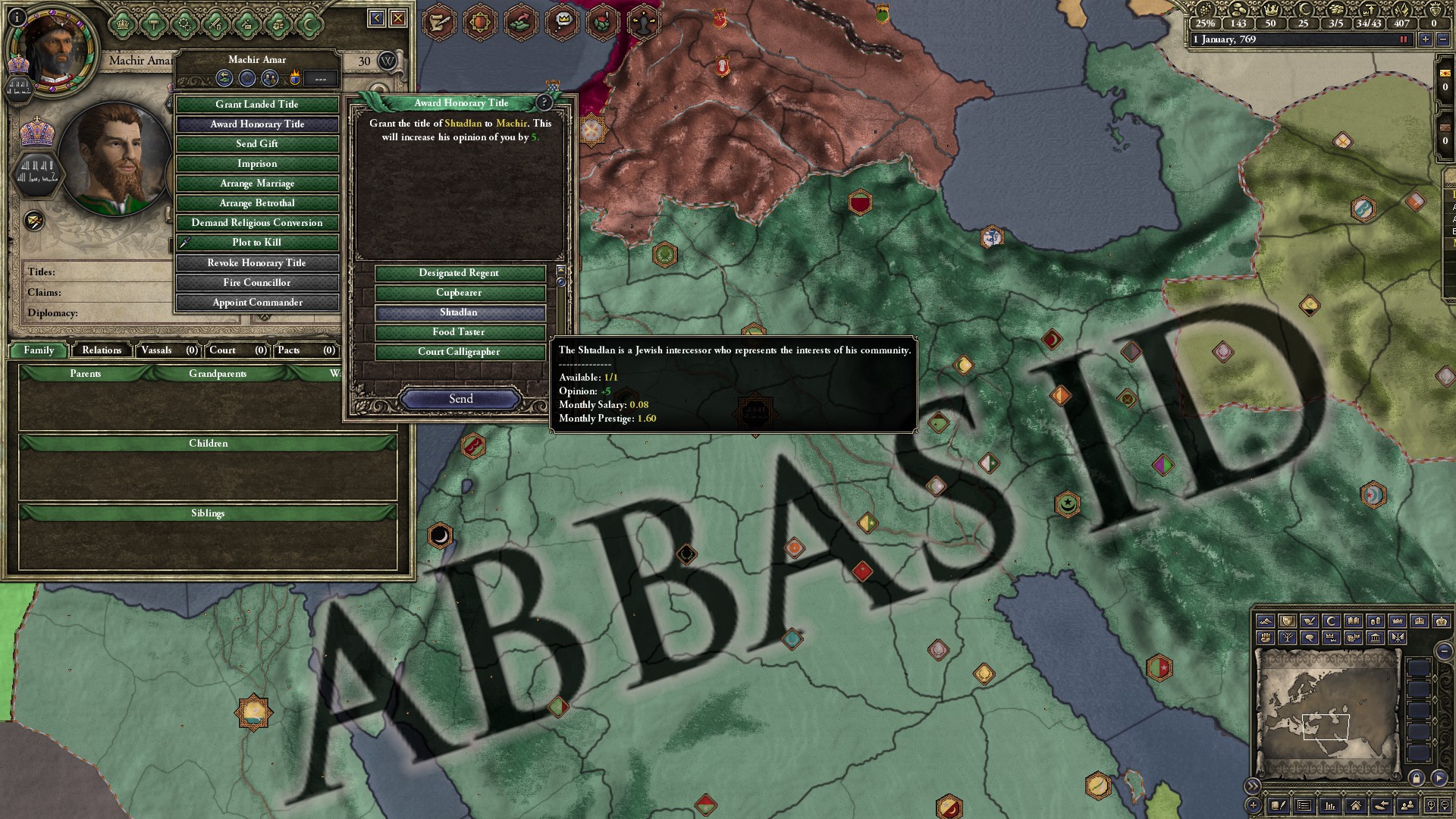The image size is (1456, 819).
Task: Go back with the character window arrow
Action: (376, 18)
